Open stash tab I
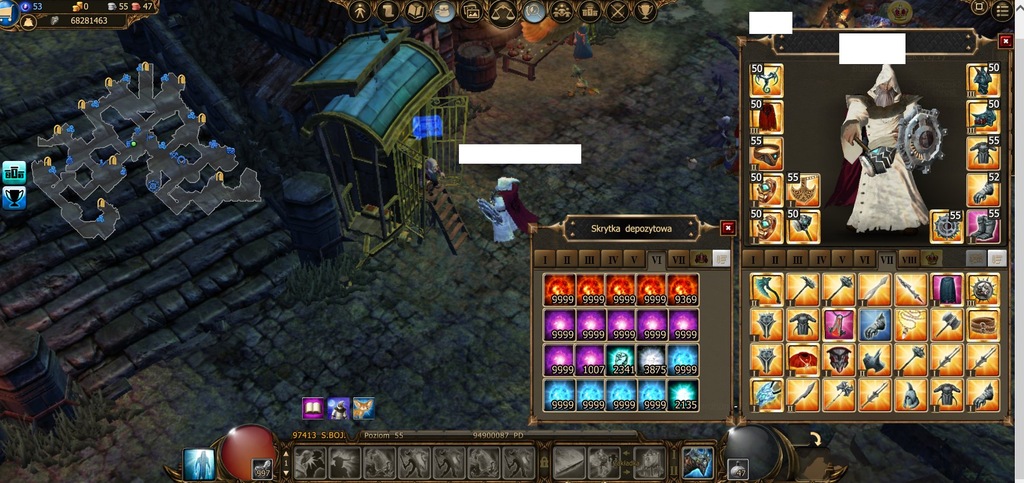Image resolution: width=1024 pixels, height=483 pixels. point(545,258)
